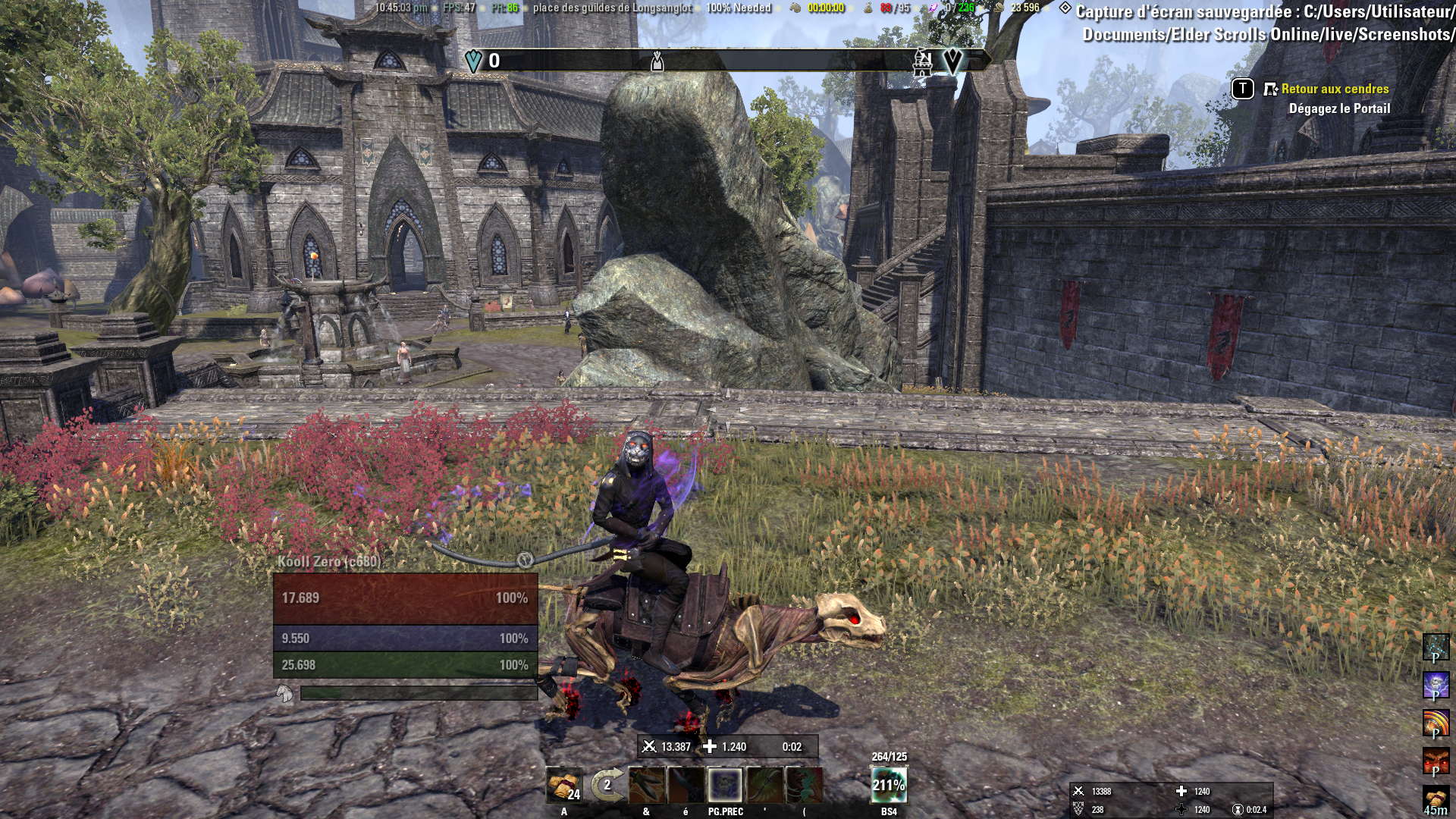Inspect the red-eyed face buff icon
Viewport: 1456px width, 819px height.
[1435, 761]
